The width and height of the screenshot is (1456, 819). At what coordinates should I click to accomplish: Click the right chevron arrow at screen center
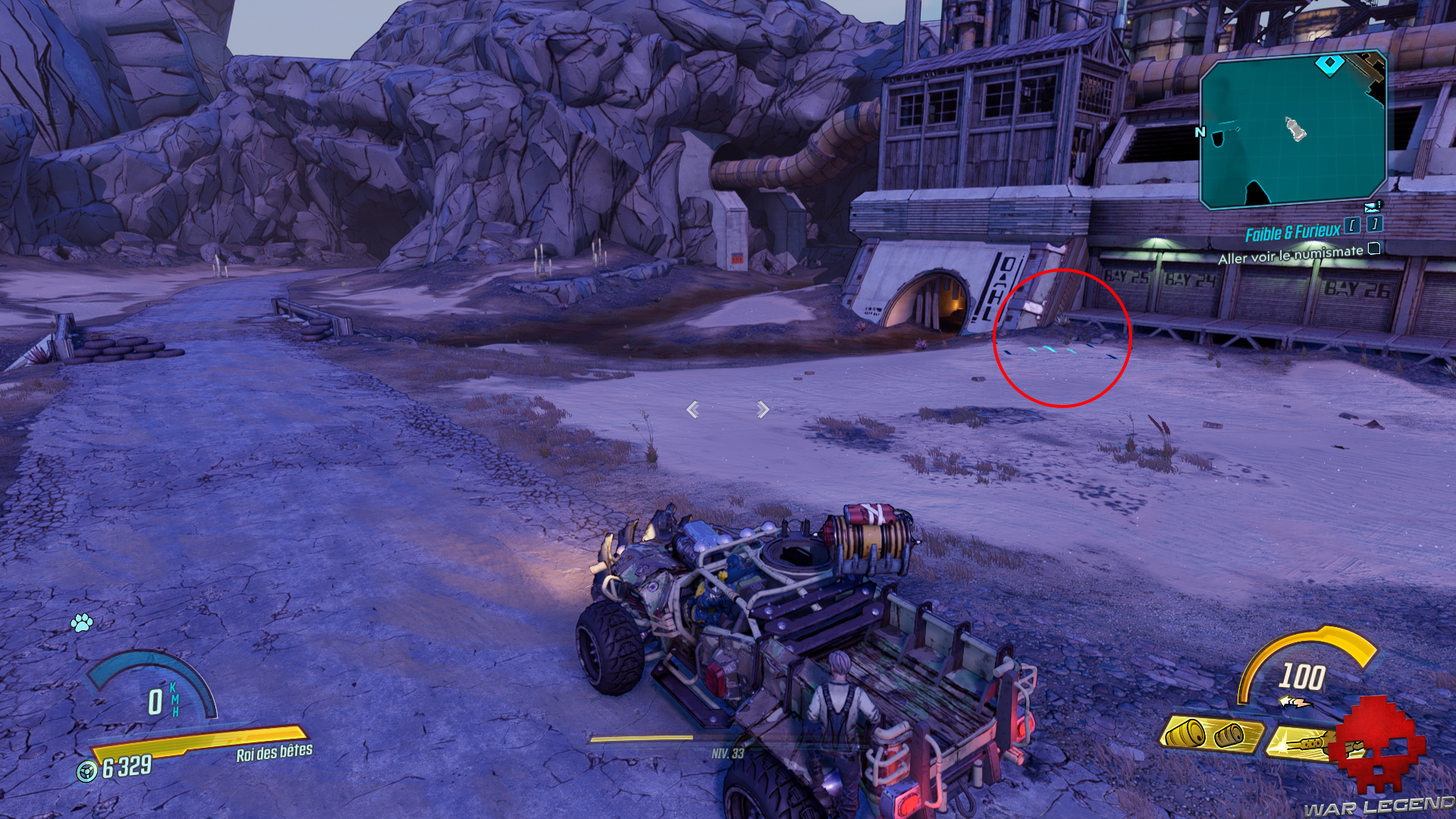tap(761, 409)
